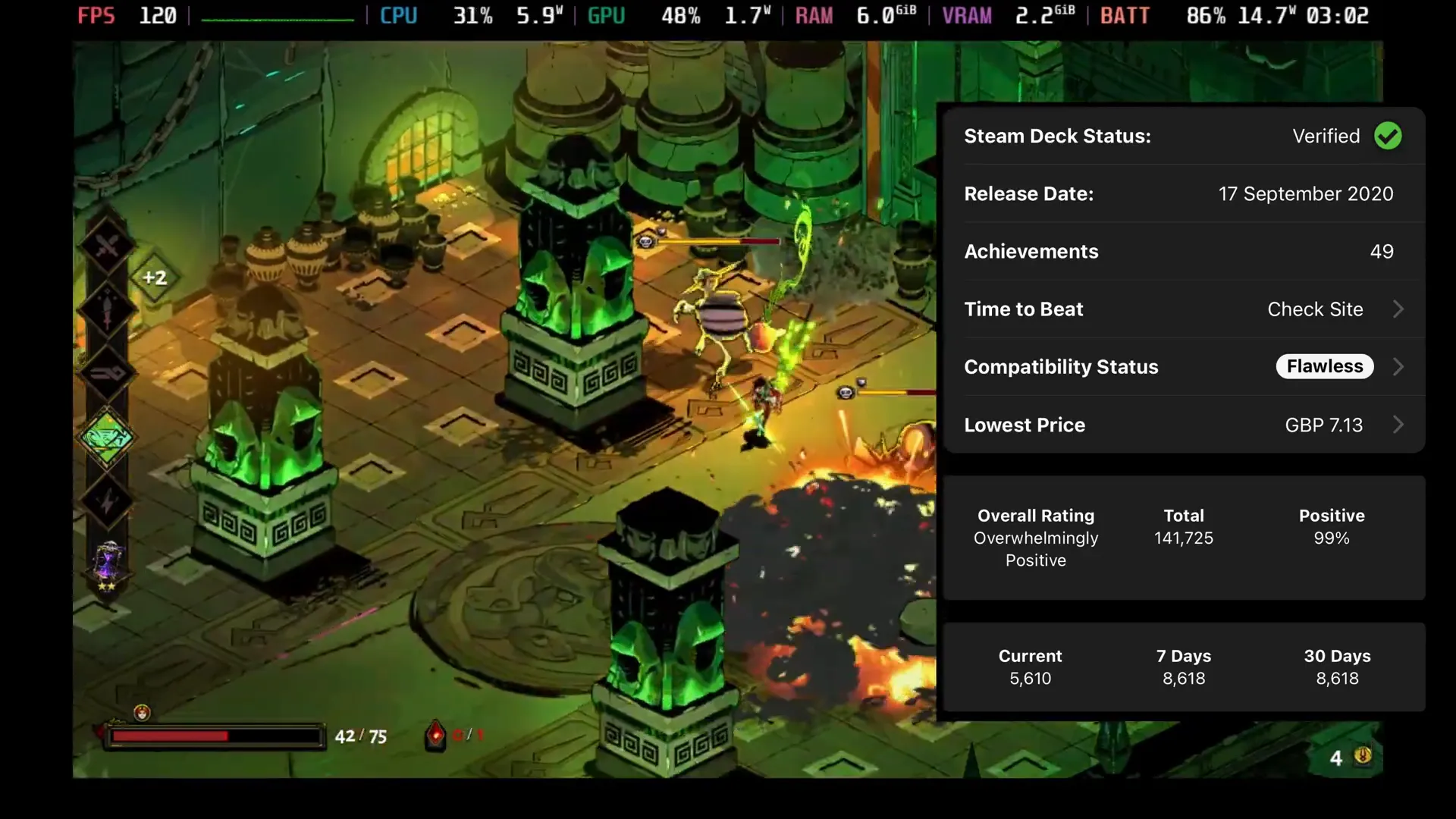This screenshot has height=819, width=1456.
Task: Expand the Compatibility Status chevron
Action: tap(1398, 366)
